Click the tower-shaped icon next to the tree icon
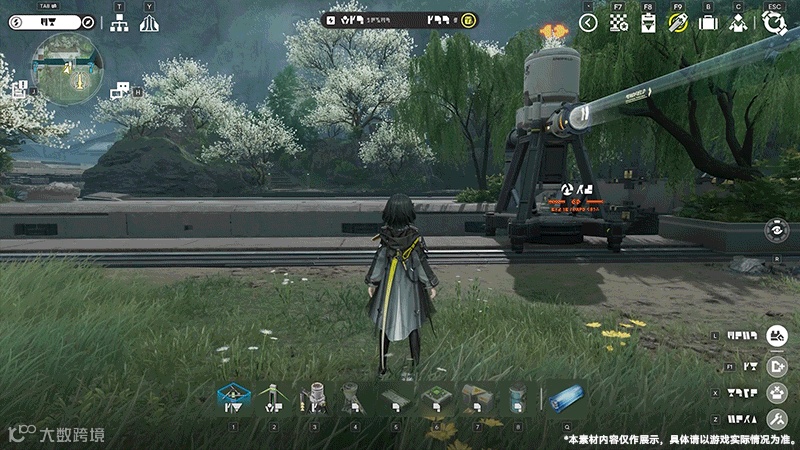 click(149, 23)
